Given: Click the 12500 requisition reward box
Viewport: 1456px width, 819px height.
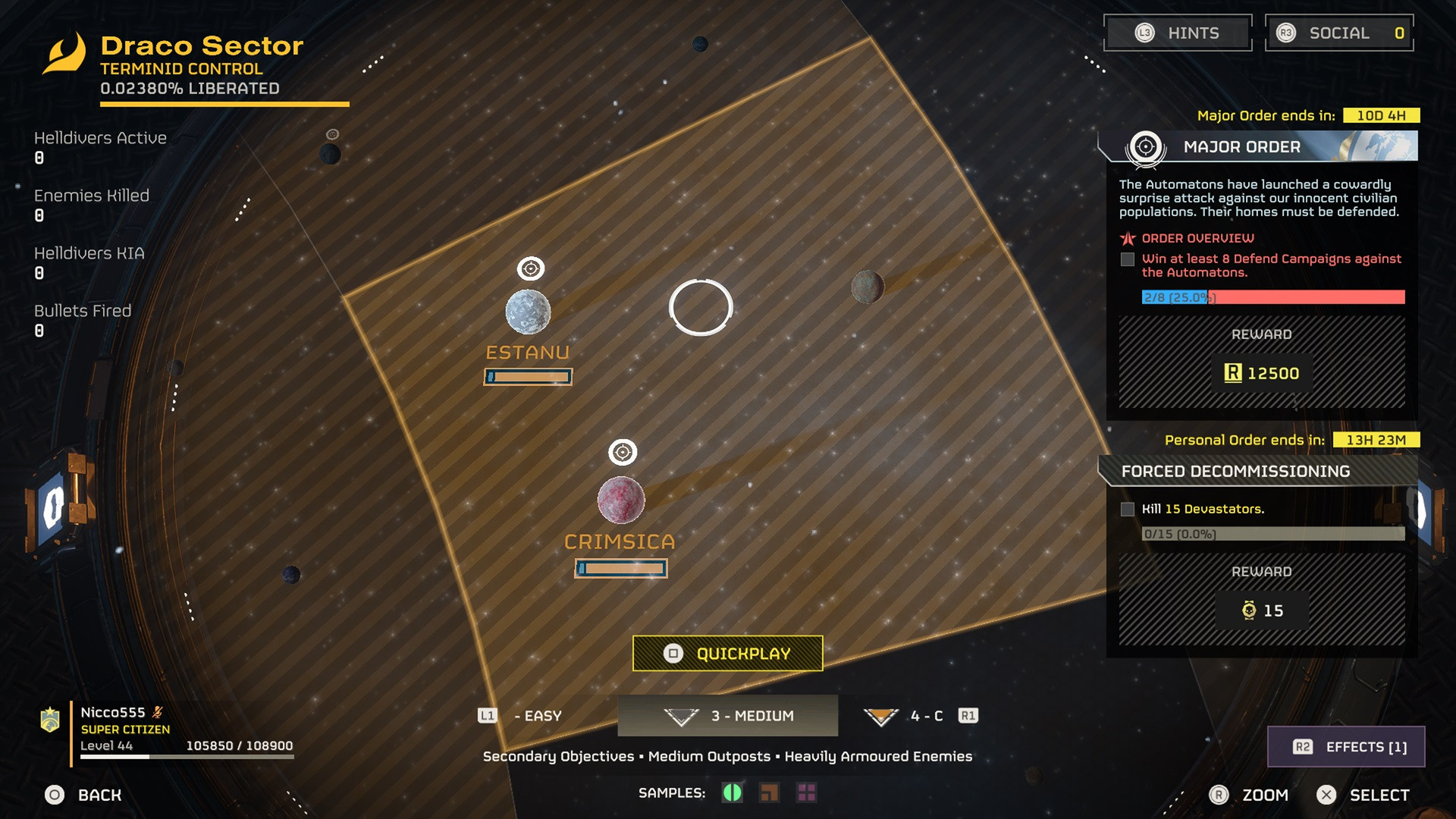Looking at the screenshot, I should point(1262,373).
